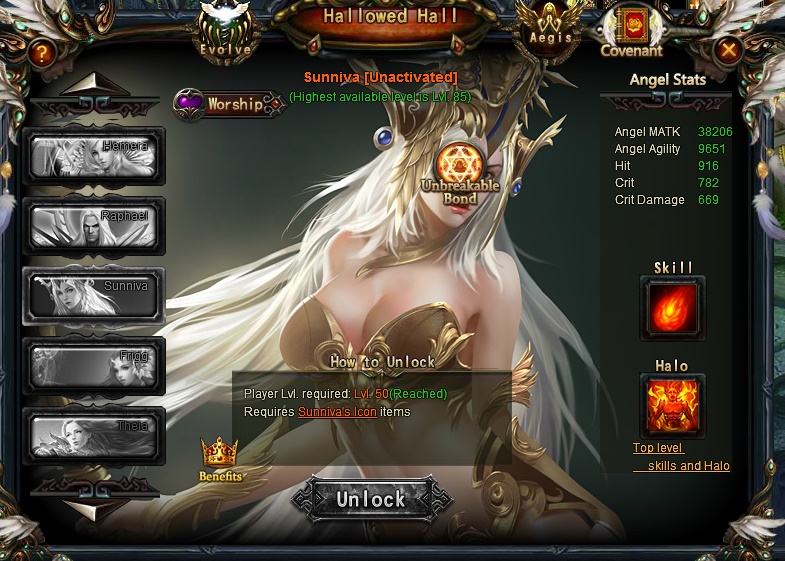The width and height of the screenshot is (785, 561).
Task: Unlock the angel Sunniva
Action: [371, 499]
